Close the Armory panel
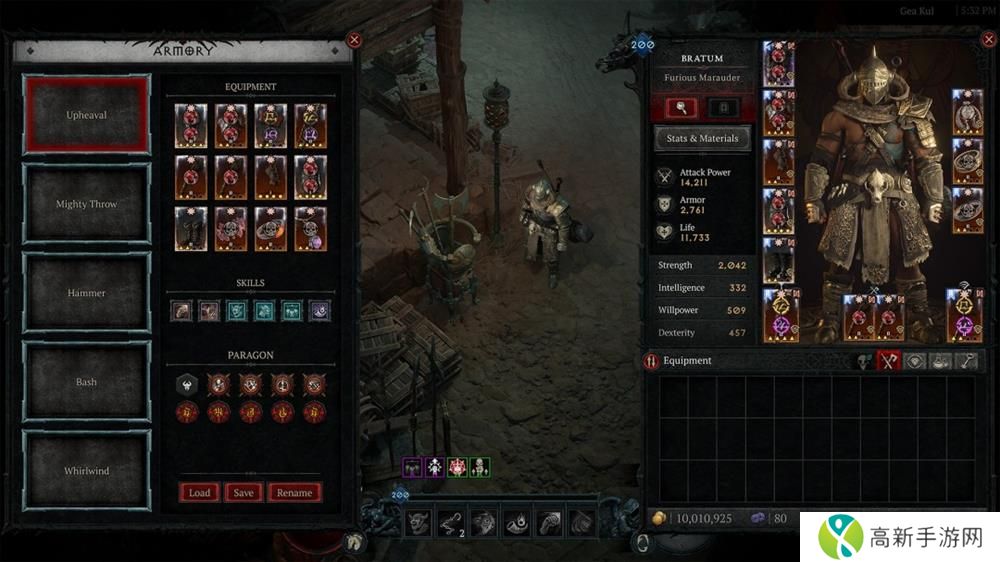Screen dimensions: 1000x562 [353, 40]
